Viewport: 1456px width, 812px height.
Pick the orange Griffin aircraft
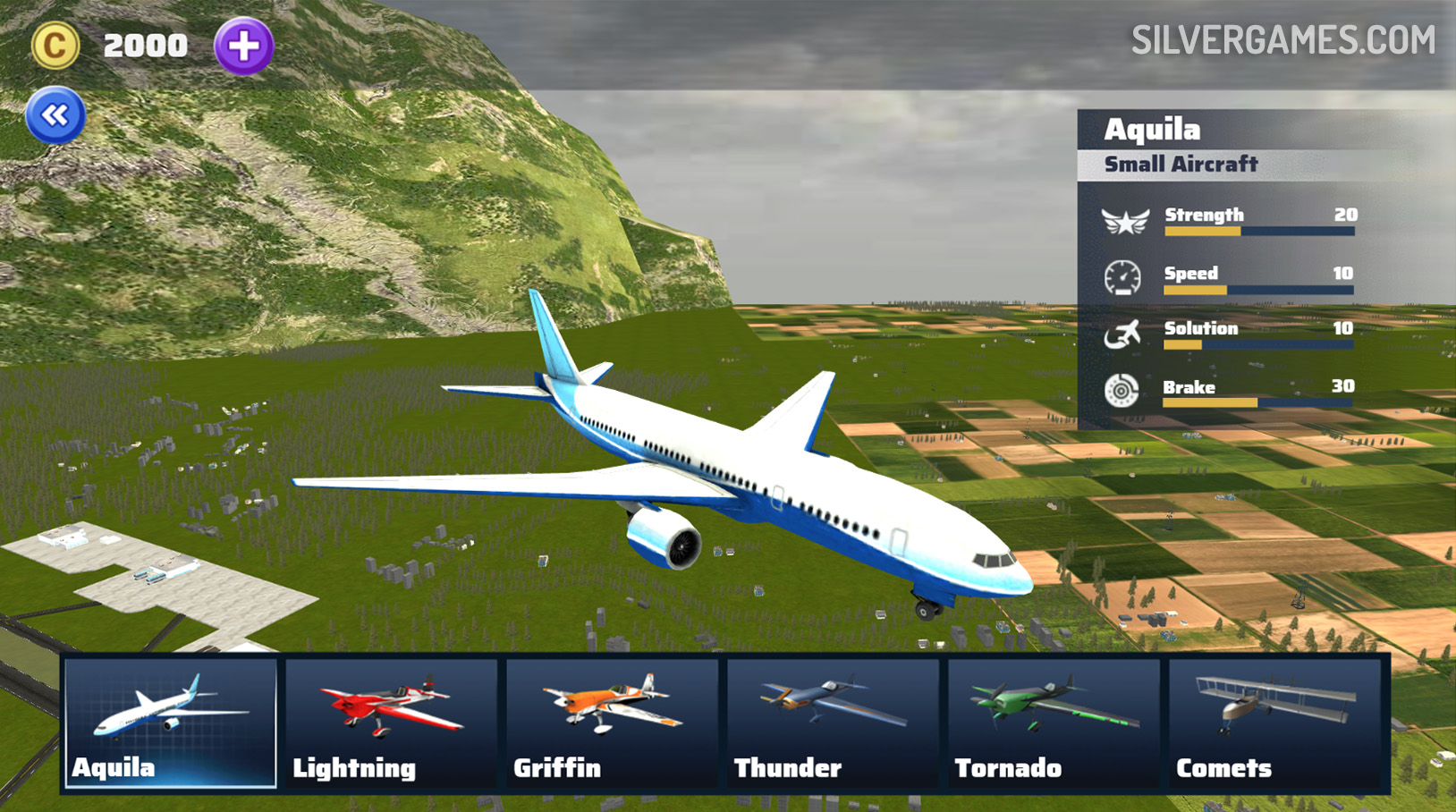612,723
